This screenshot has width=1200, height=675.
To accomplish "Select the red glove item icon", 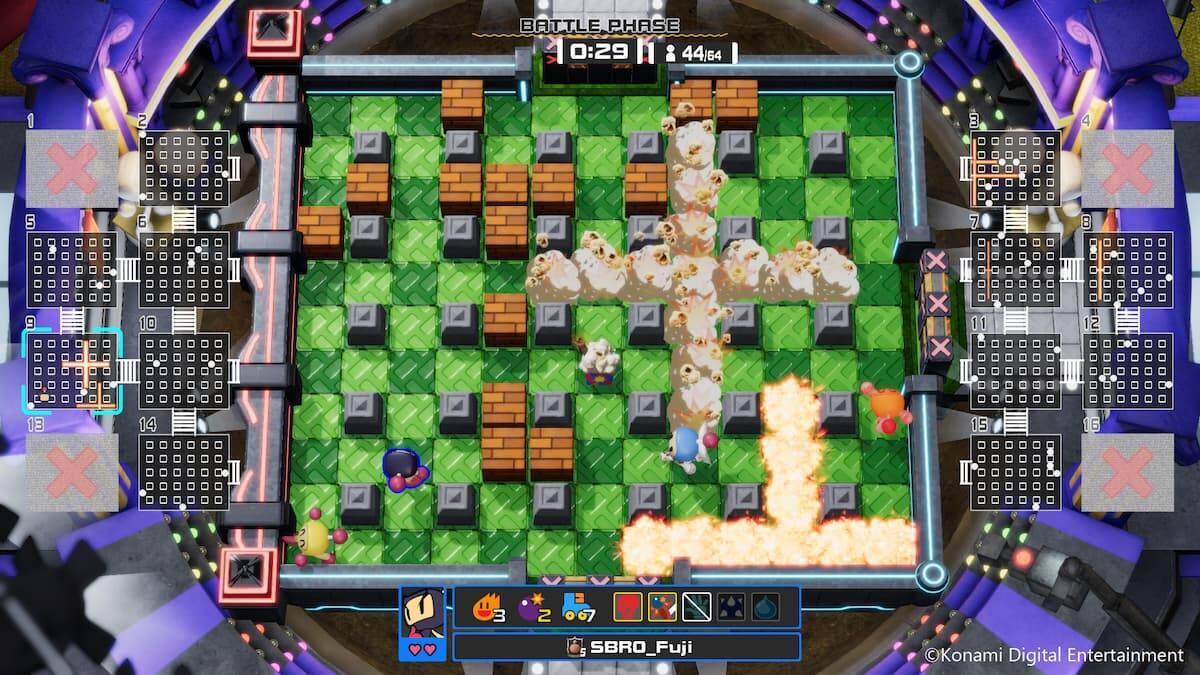I will [x=627, y=606].
